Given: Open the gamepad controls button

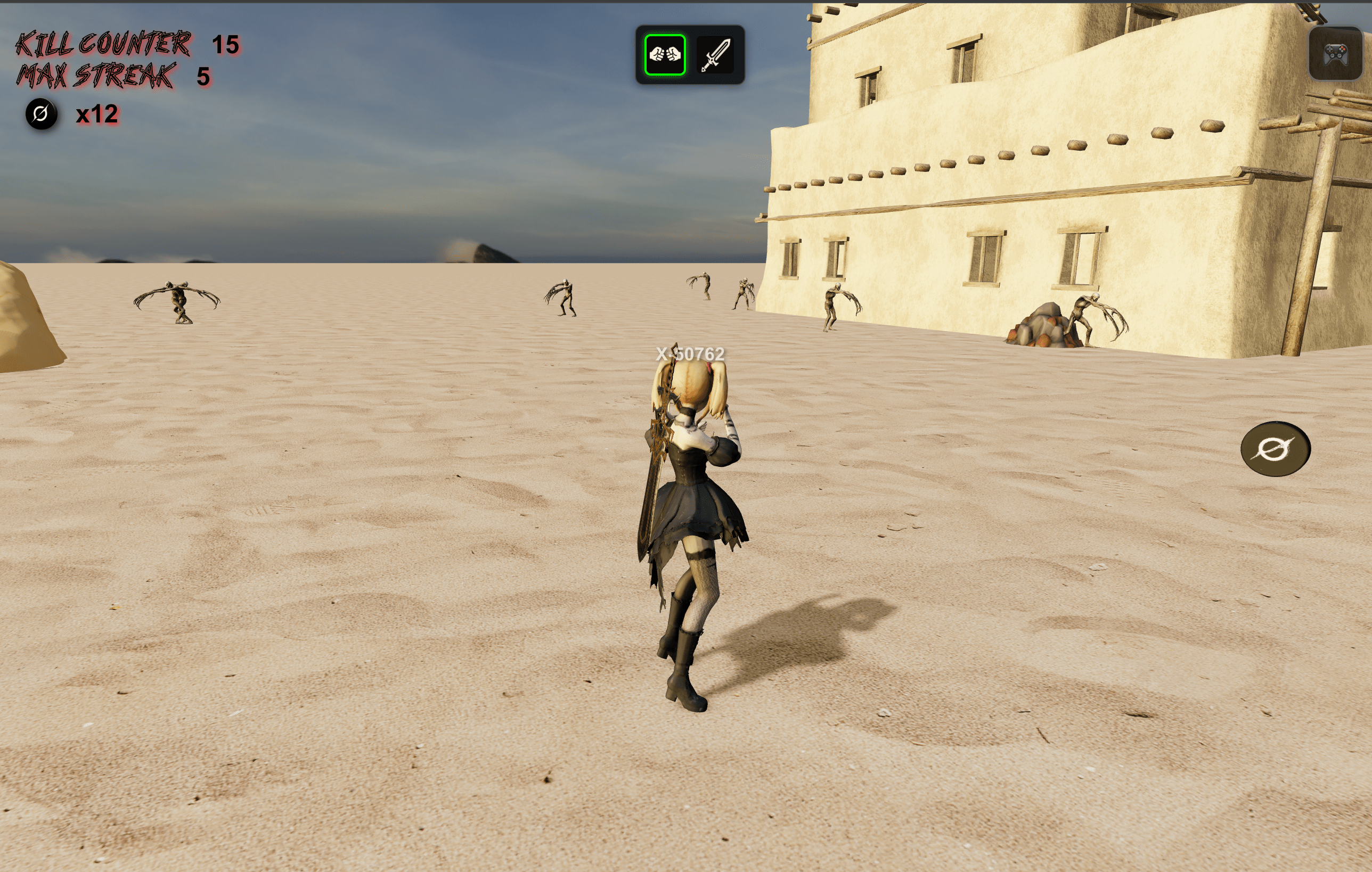Looking at the screenshot, I should 1335,54.
